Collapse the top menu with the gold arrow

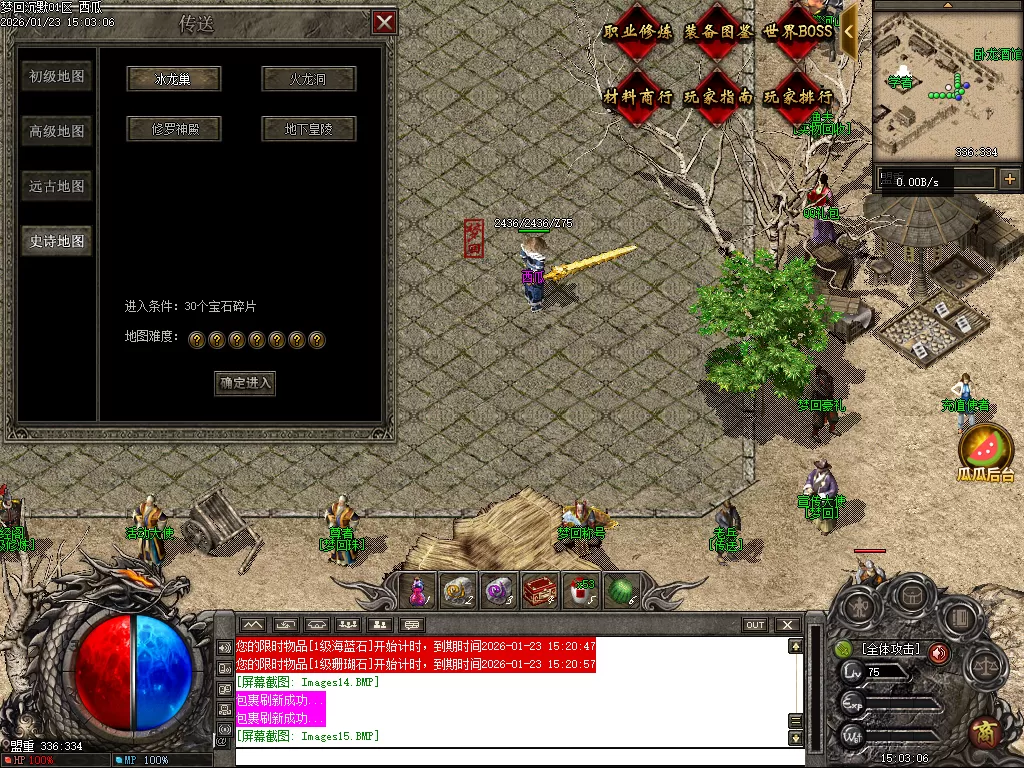tap(849, 30)
